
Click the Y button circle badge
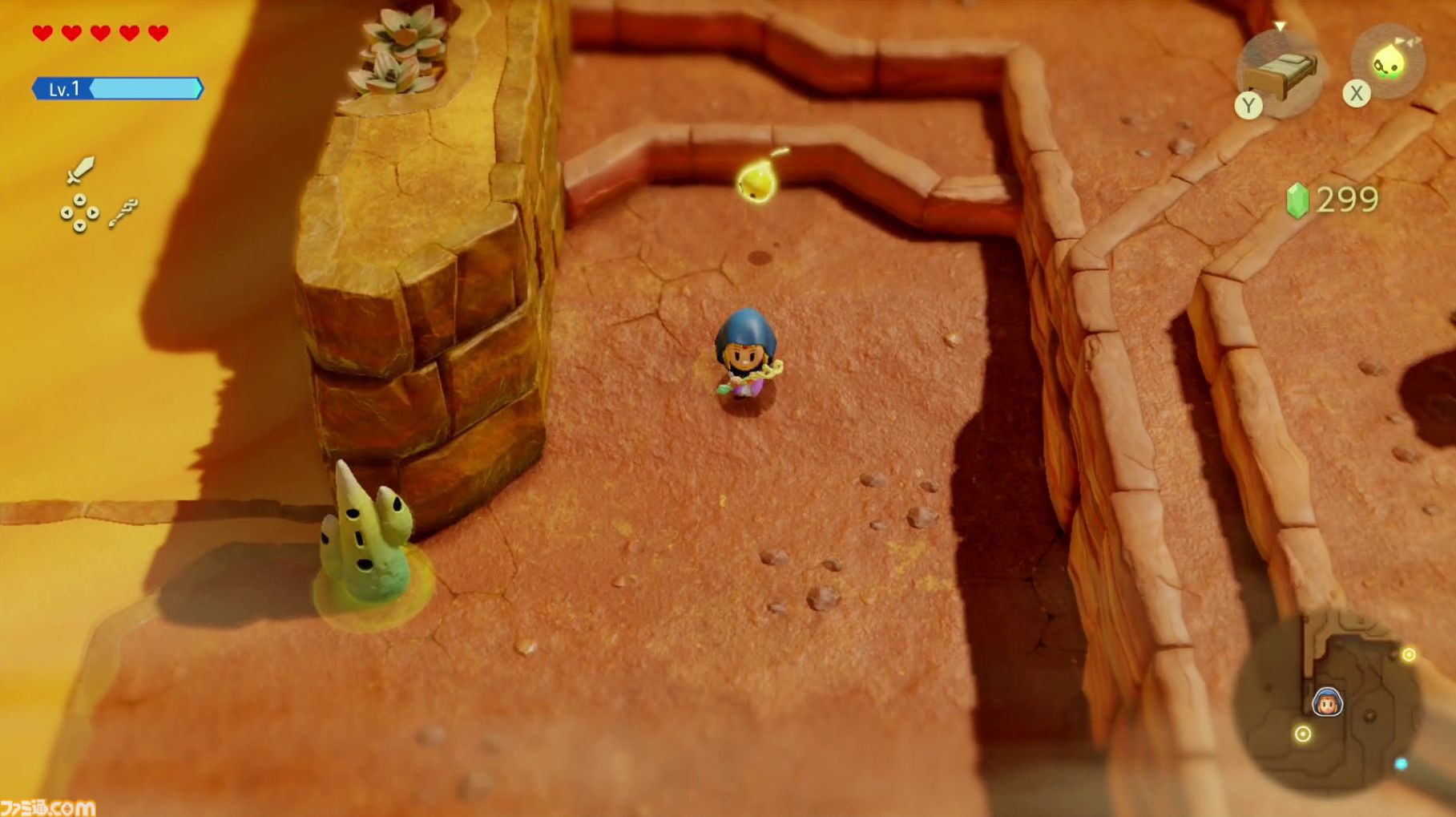pos(1248,105)
